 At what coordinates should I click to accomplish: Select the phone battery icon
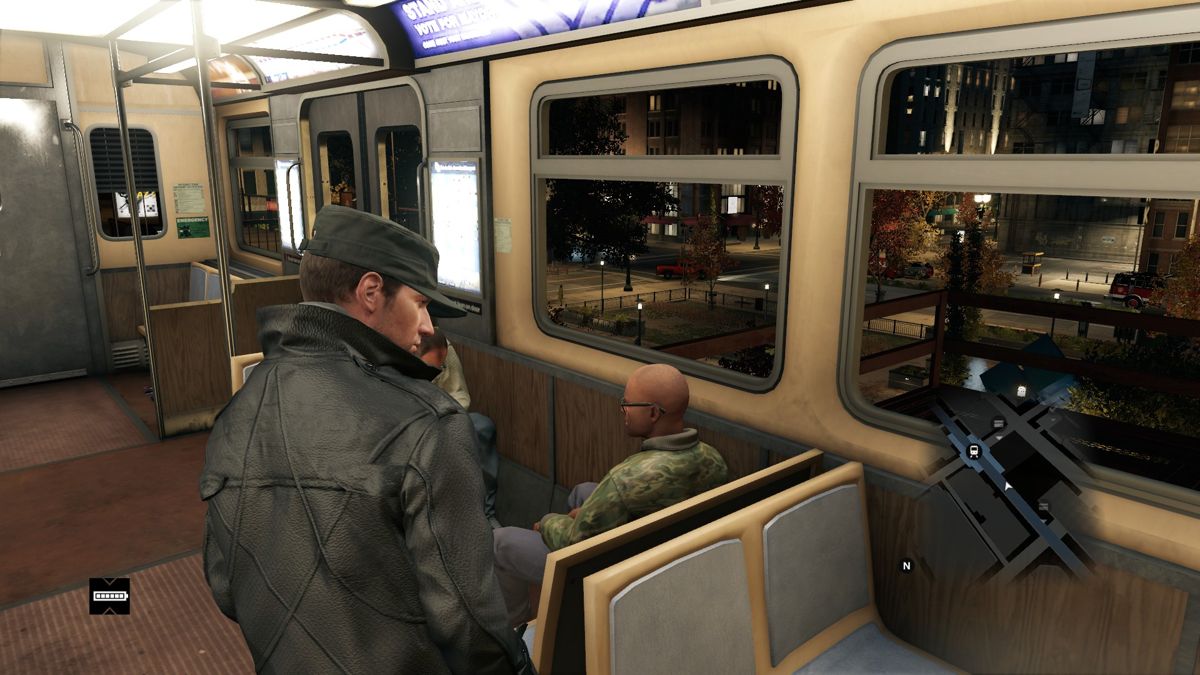coord(109,596)
